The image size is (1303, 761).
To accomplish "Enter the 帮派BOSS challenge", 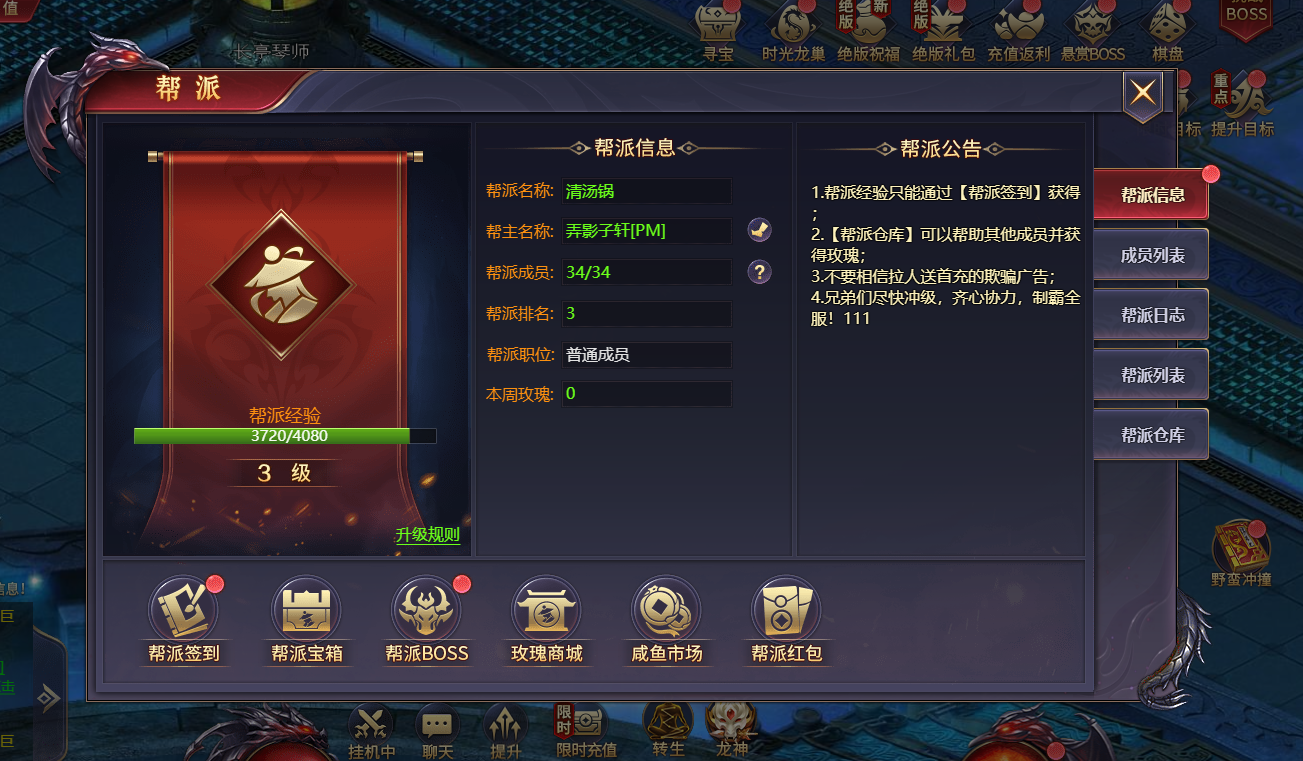I will [427, 619].
